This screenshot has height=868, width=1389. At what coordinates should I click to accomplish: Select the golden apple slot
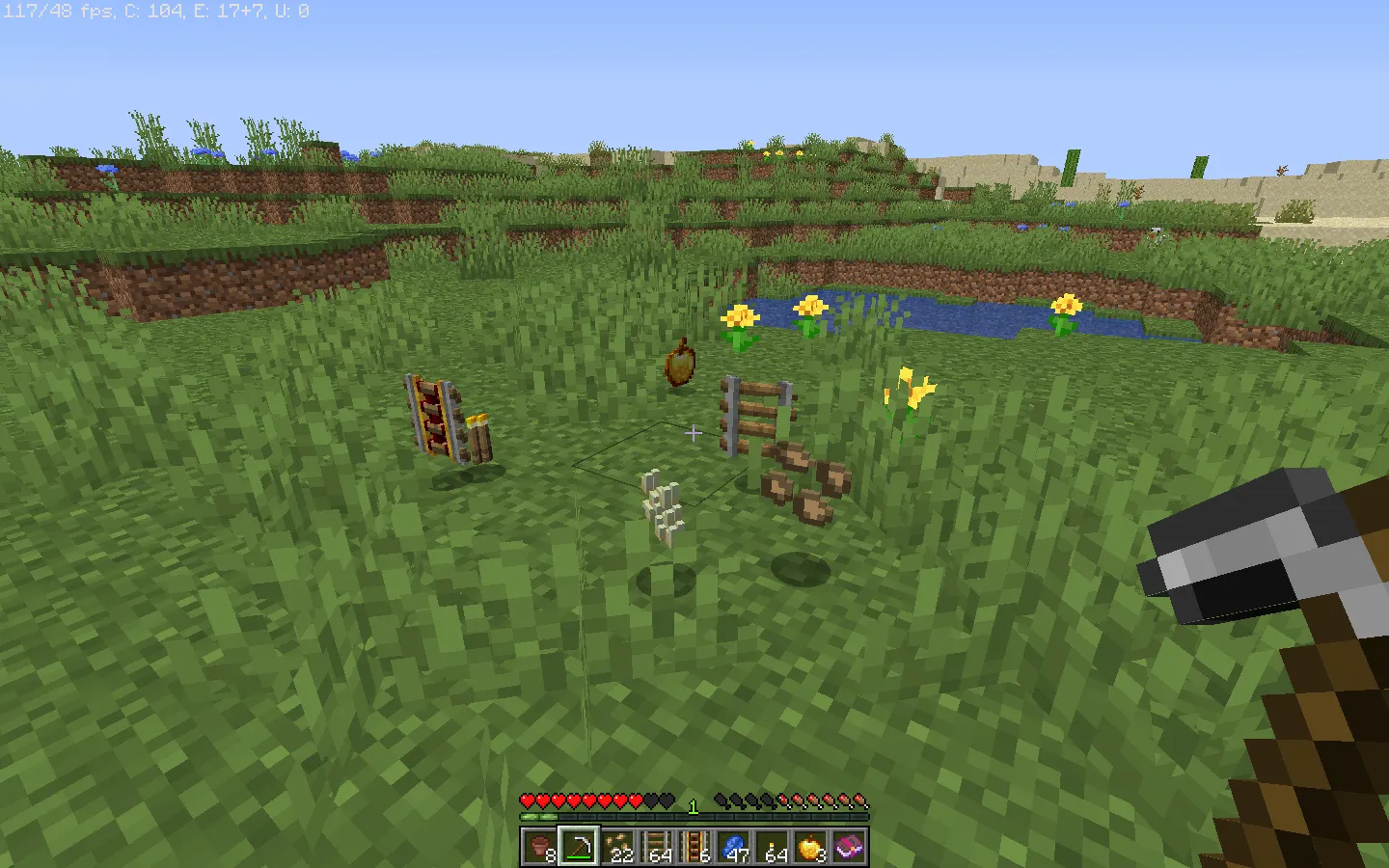coord(810,848)
